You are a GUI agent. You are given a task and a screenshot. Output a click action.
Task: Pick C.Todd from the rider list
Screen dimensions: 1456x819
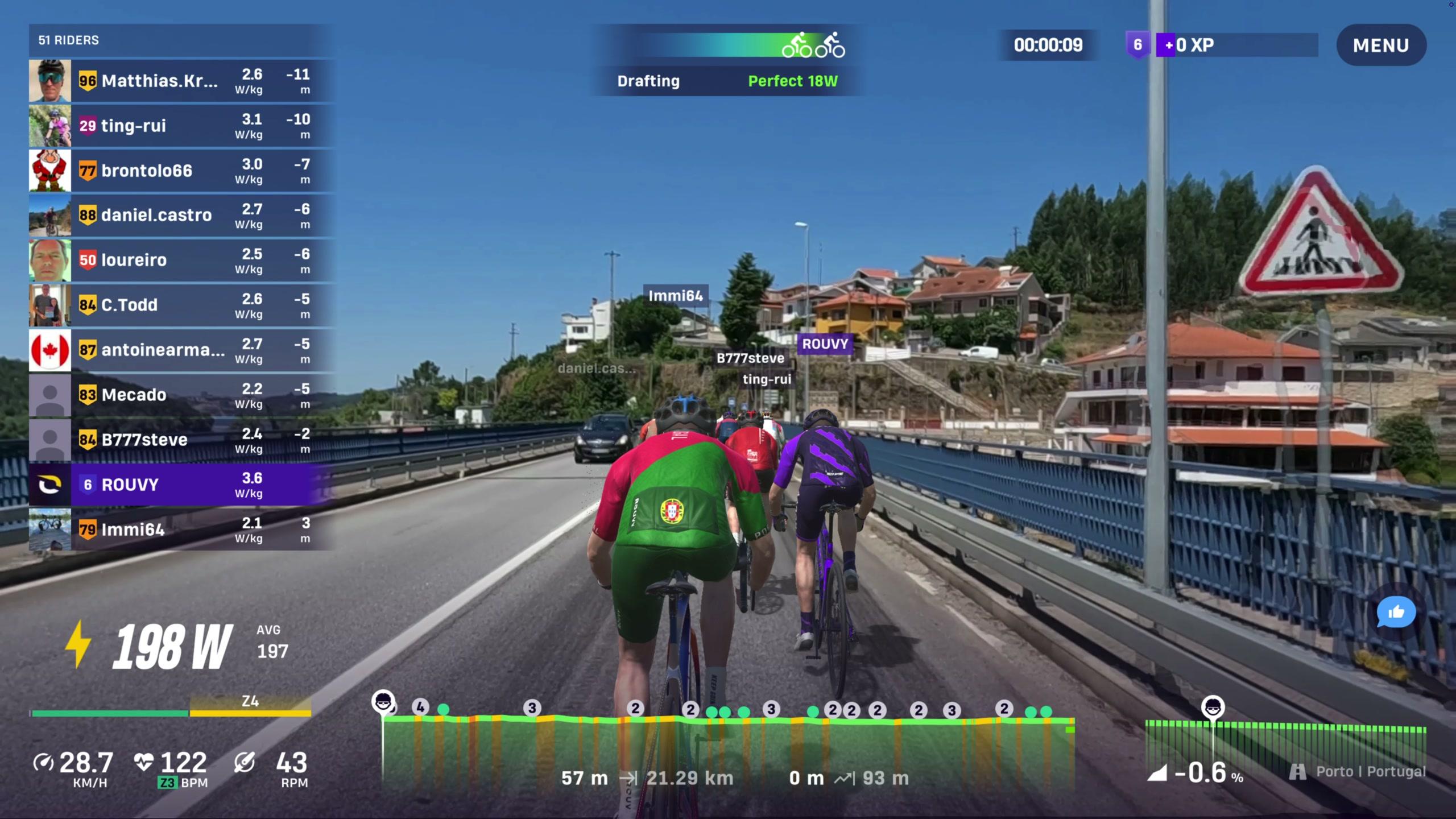point(181,305)
